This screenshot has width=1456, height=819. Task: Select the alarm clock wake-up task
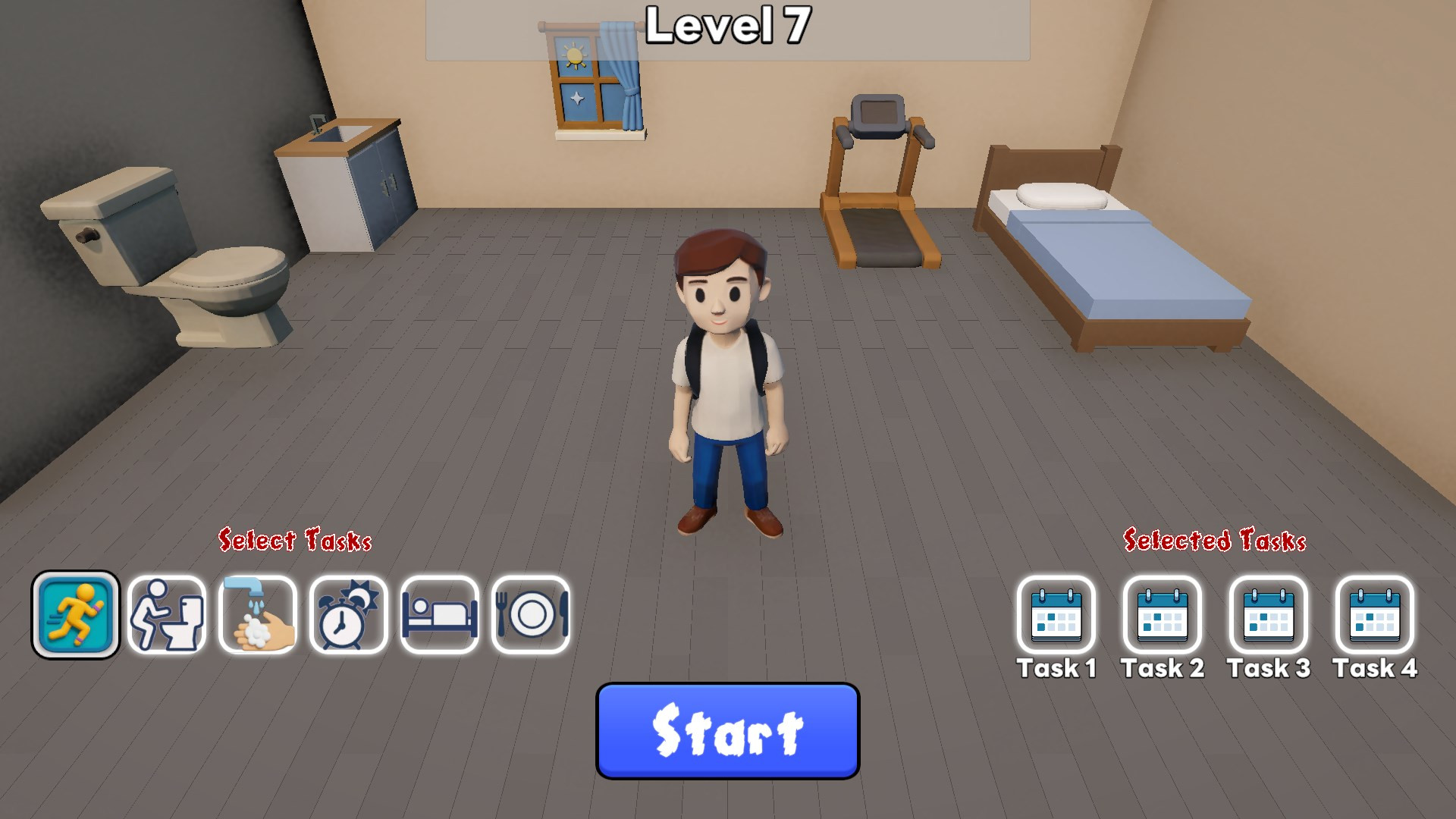coord(349,614)
